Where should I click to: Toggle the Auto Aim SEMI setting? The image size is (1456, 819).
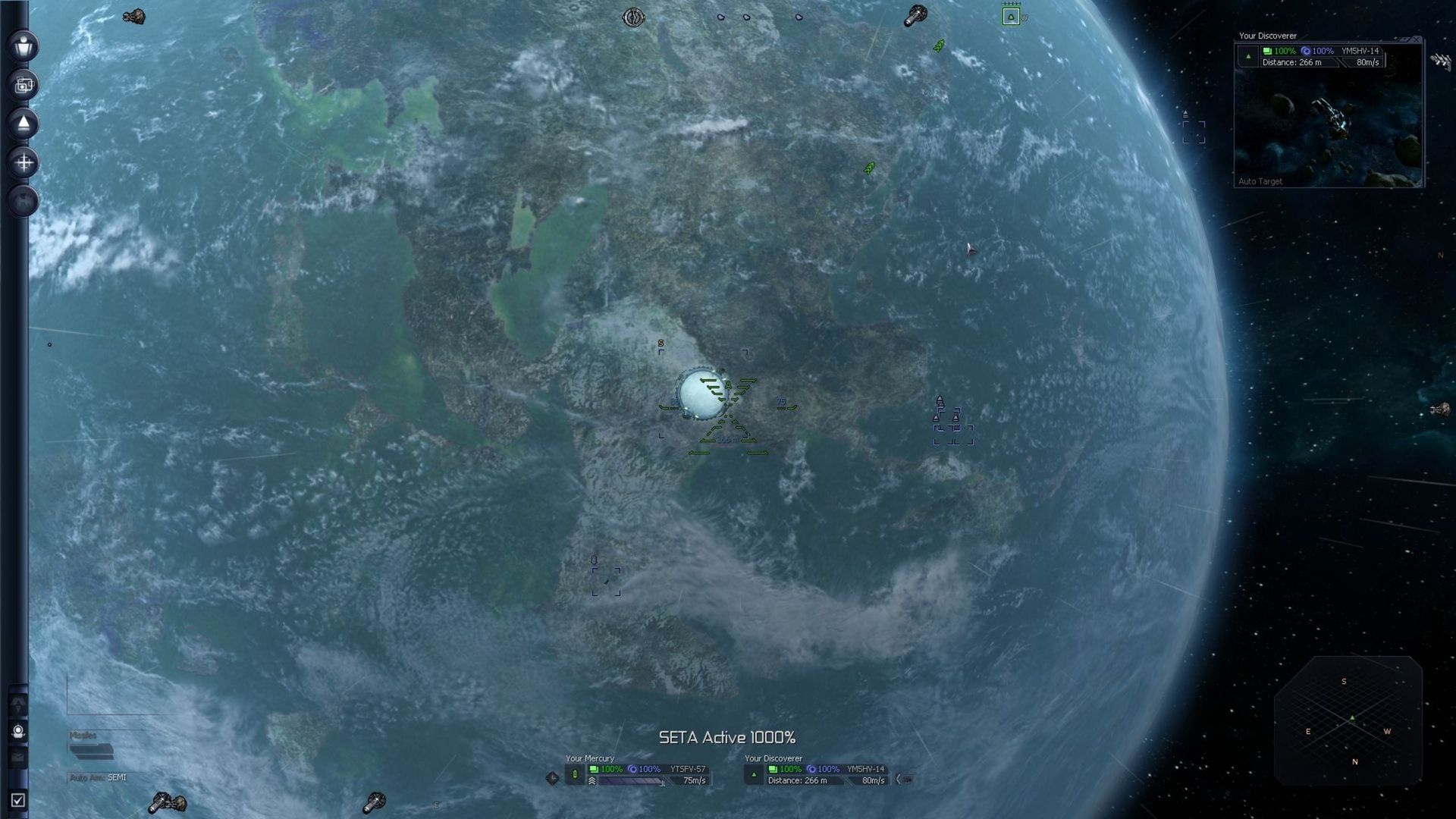[99, 777]
